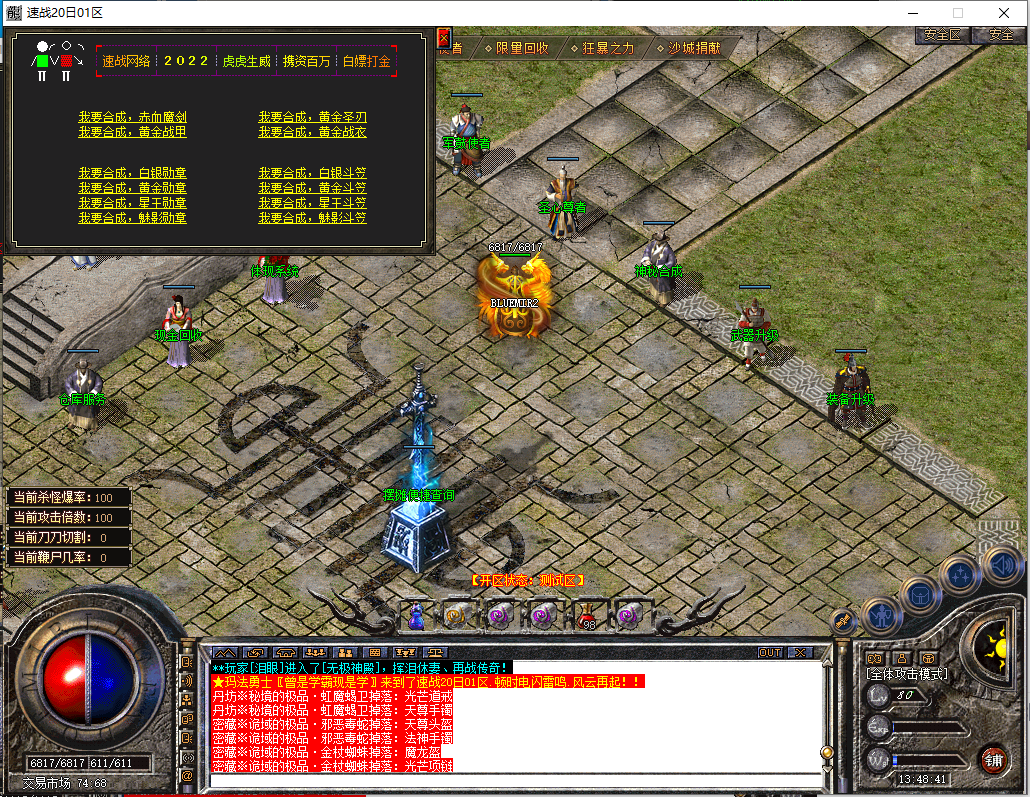Maximize the game window

tap(958, 13)
